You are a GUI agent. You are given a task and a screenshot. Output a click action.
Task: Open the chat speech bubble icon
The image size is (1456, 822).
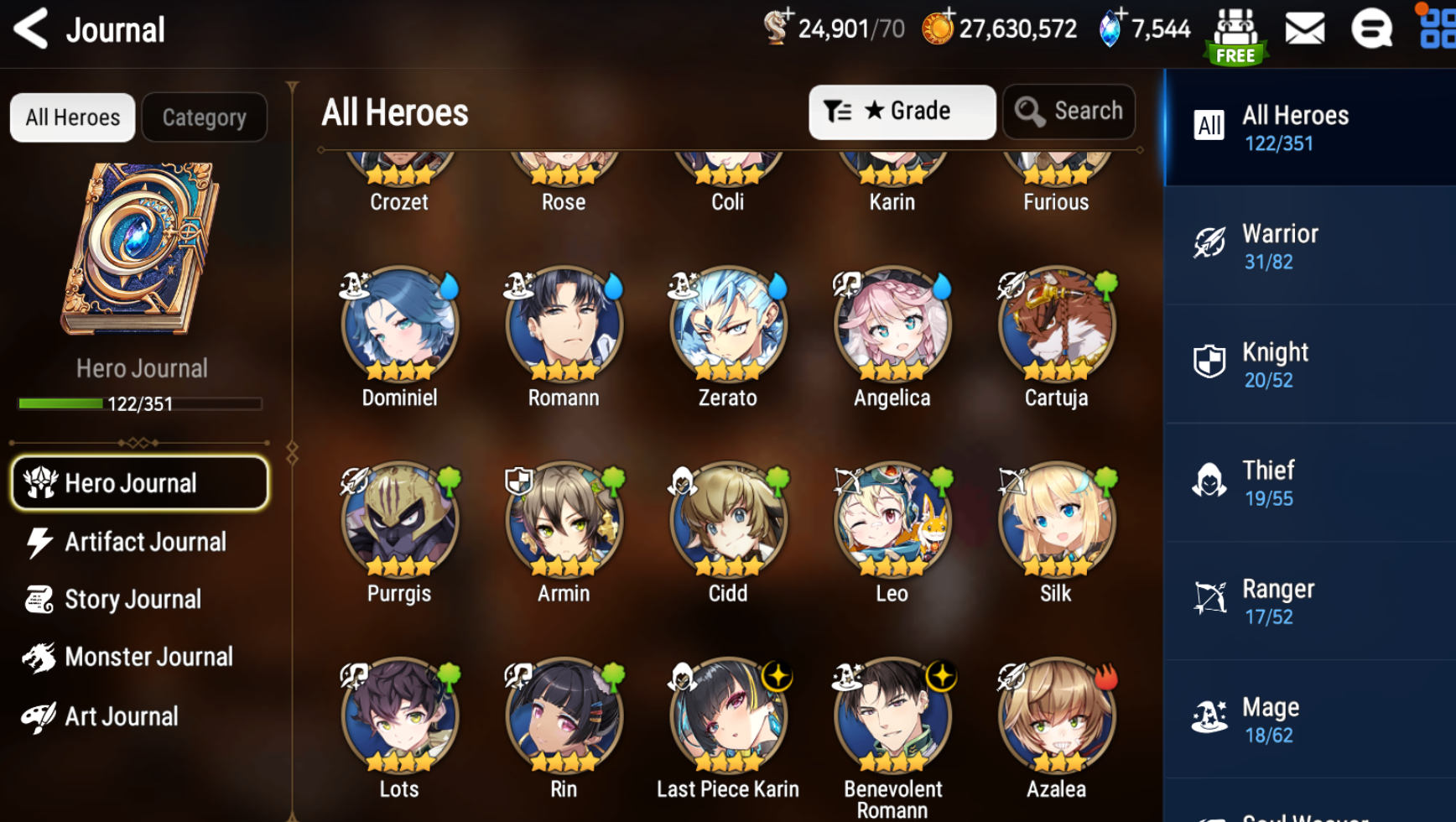coord(1371,29)
